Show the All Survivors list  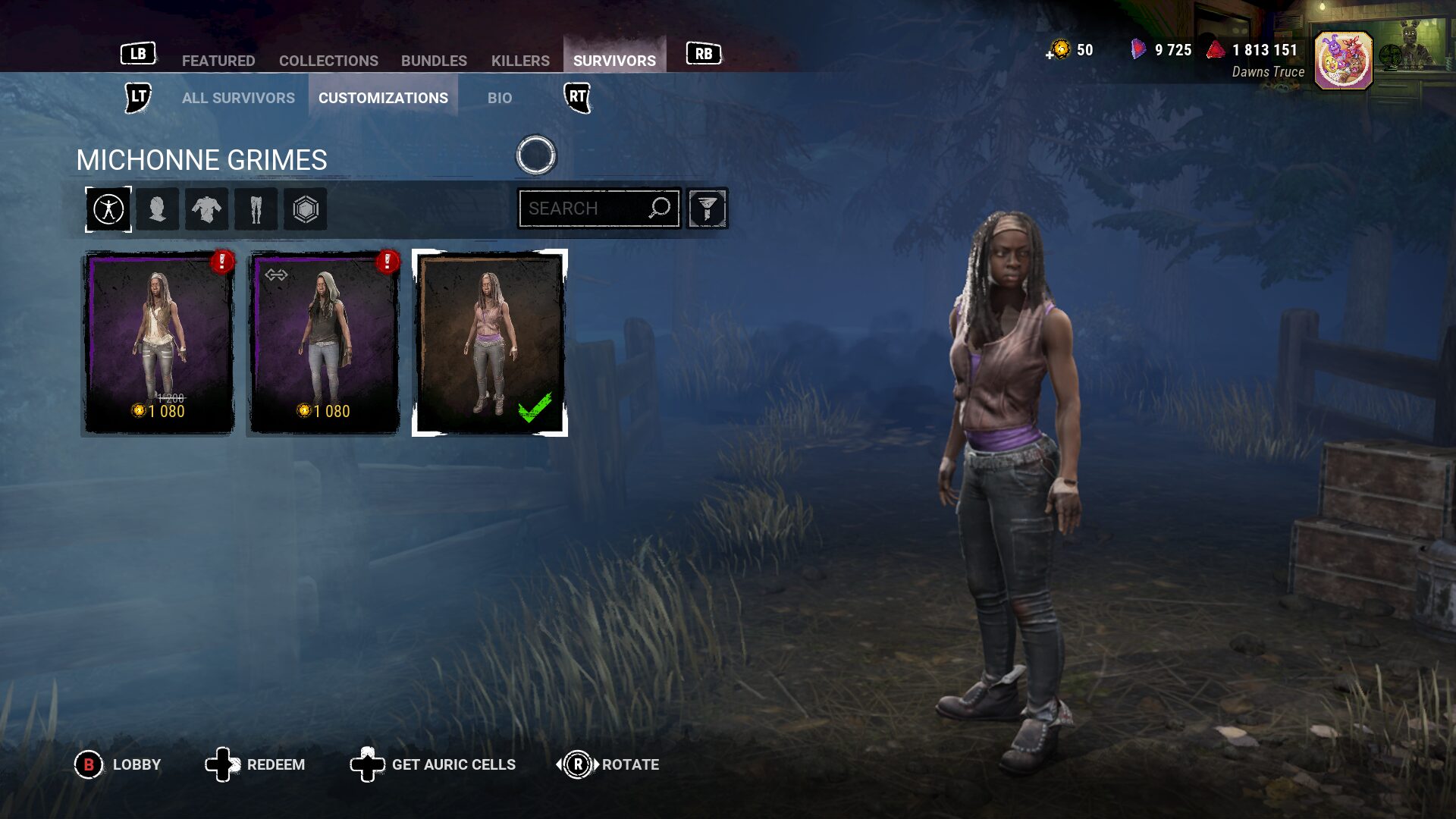pyautogui.click(x=238, y=98)
